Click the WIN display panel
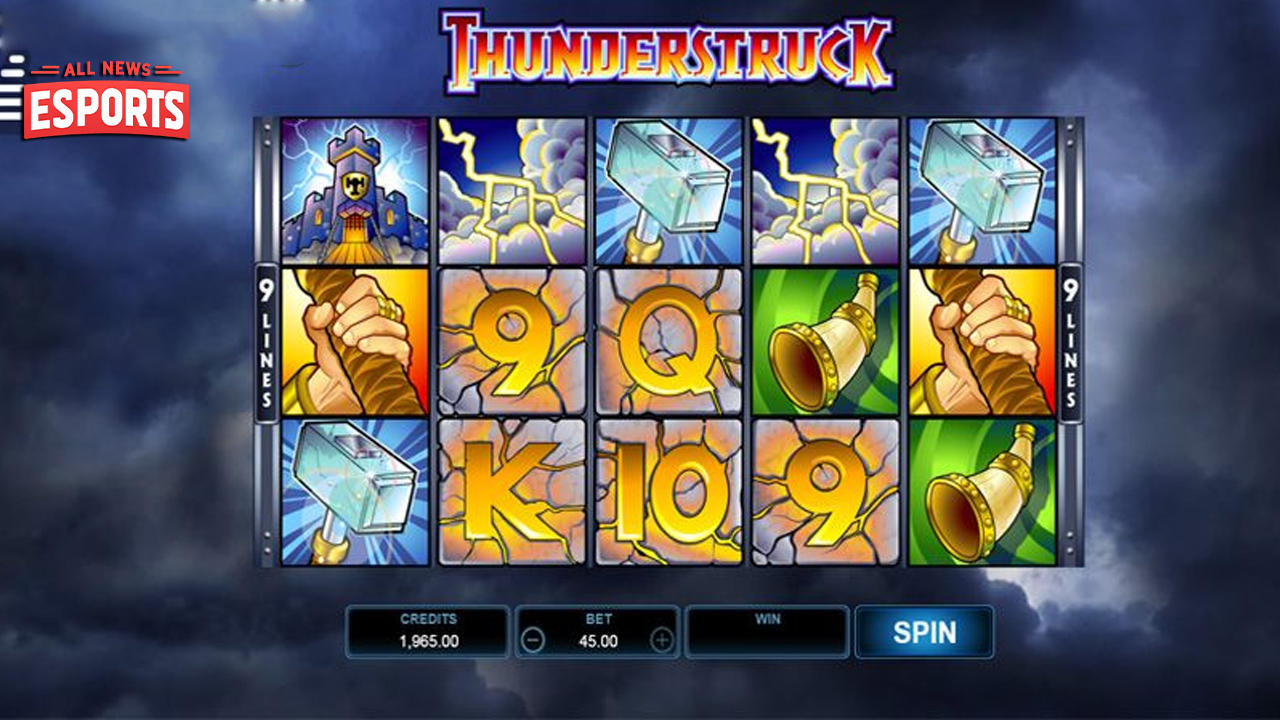The width and height of the screenshot is (1280, 720). pyautogui.click(x=767, y=630)
